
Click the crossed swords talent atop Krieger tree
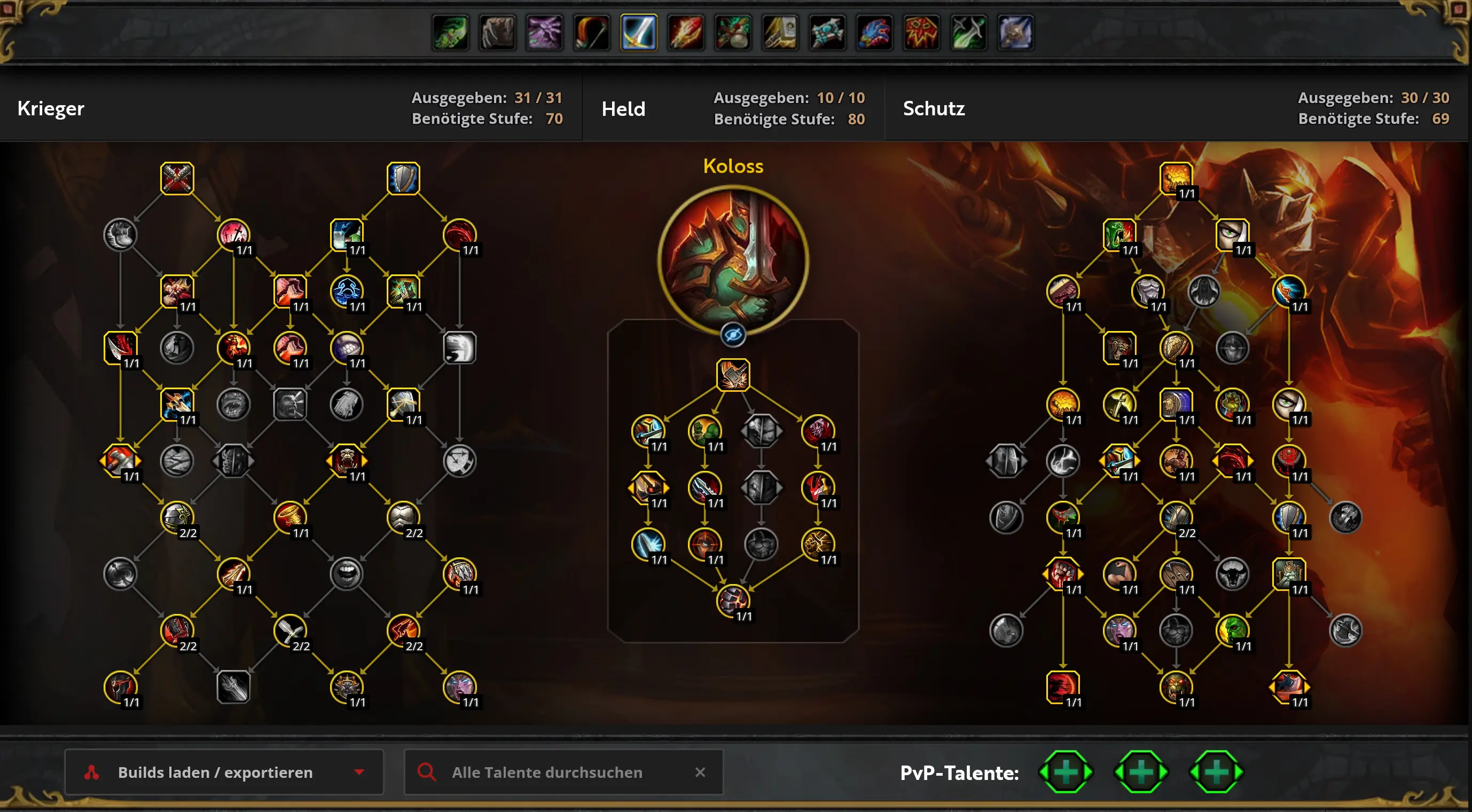coord(177,178)
